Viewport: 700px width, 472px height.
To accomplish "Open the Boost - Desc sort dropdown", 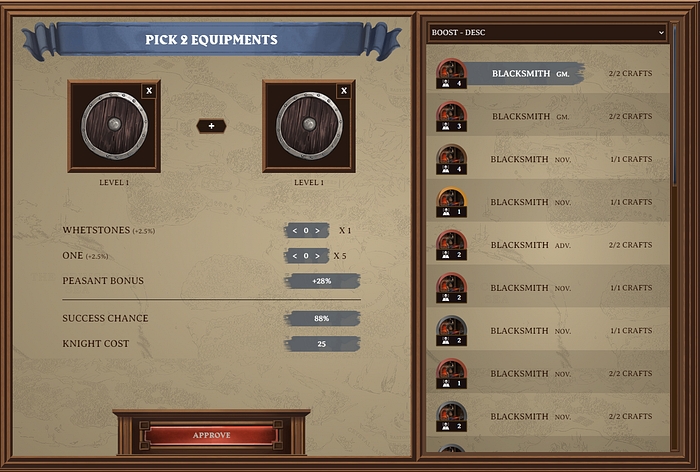I will pyautogui.click(x=547, y=33).
